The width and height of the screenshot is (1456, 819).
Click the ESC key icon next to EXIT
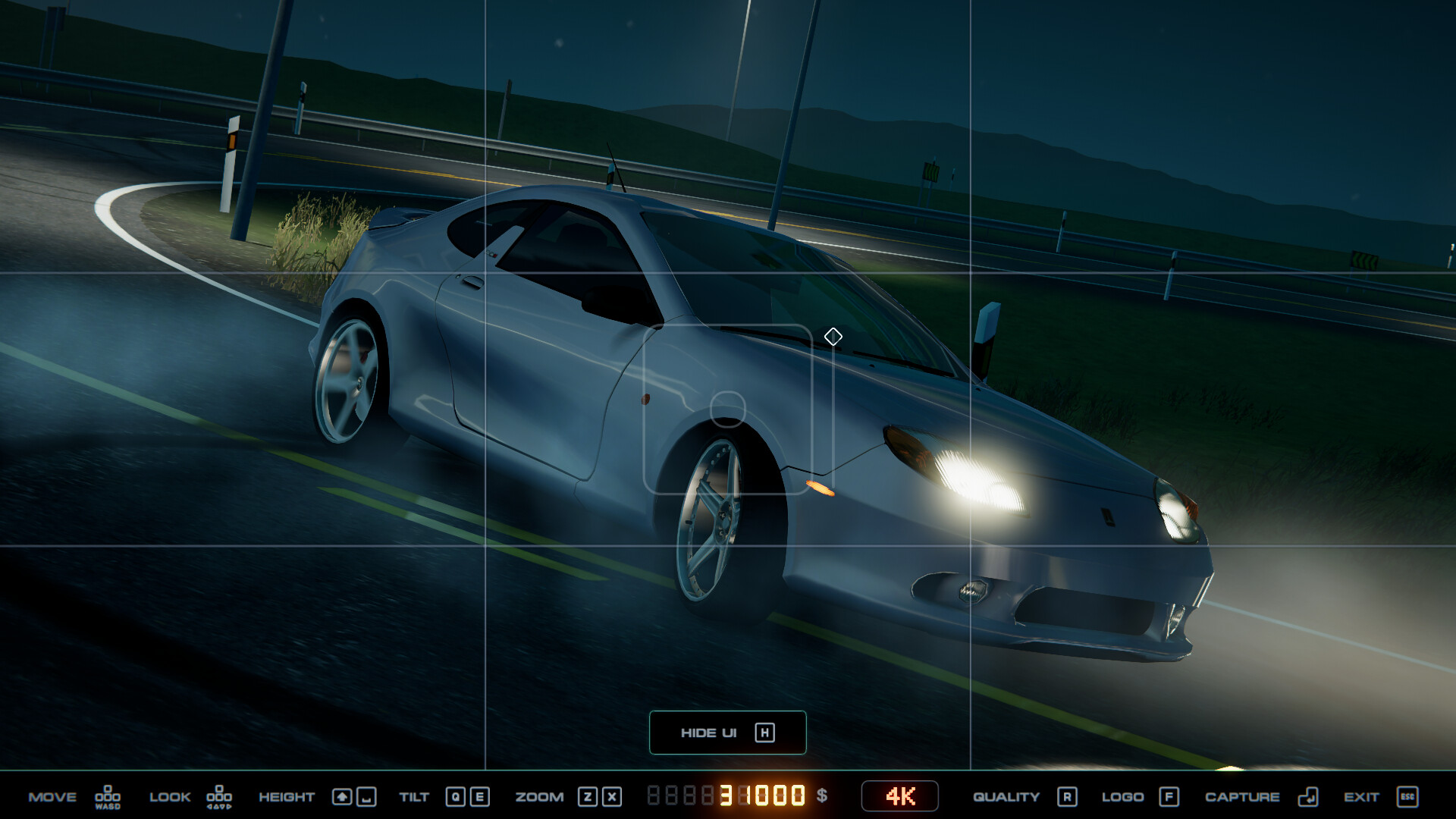[1406, 796]
